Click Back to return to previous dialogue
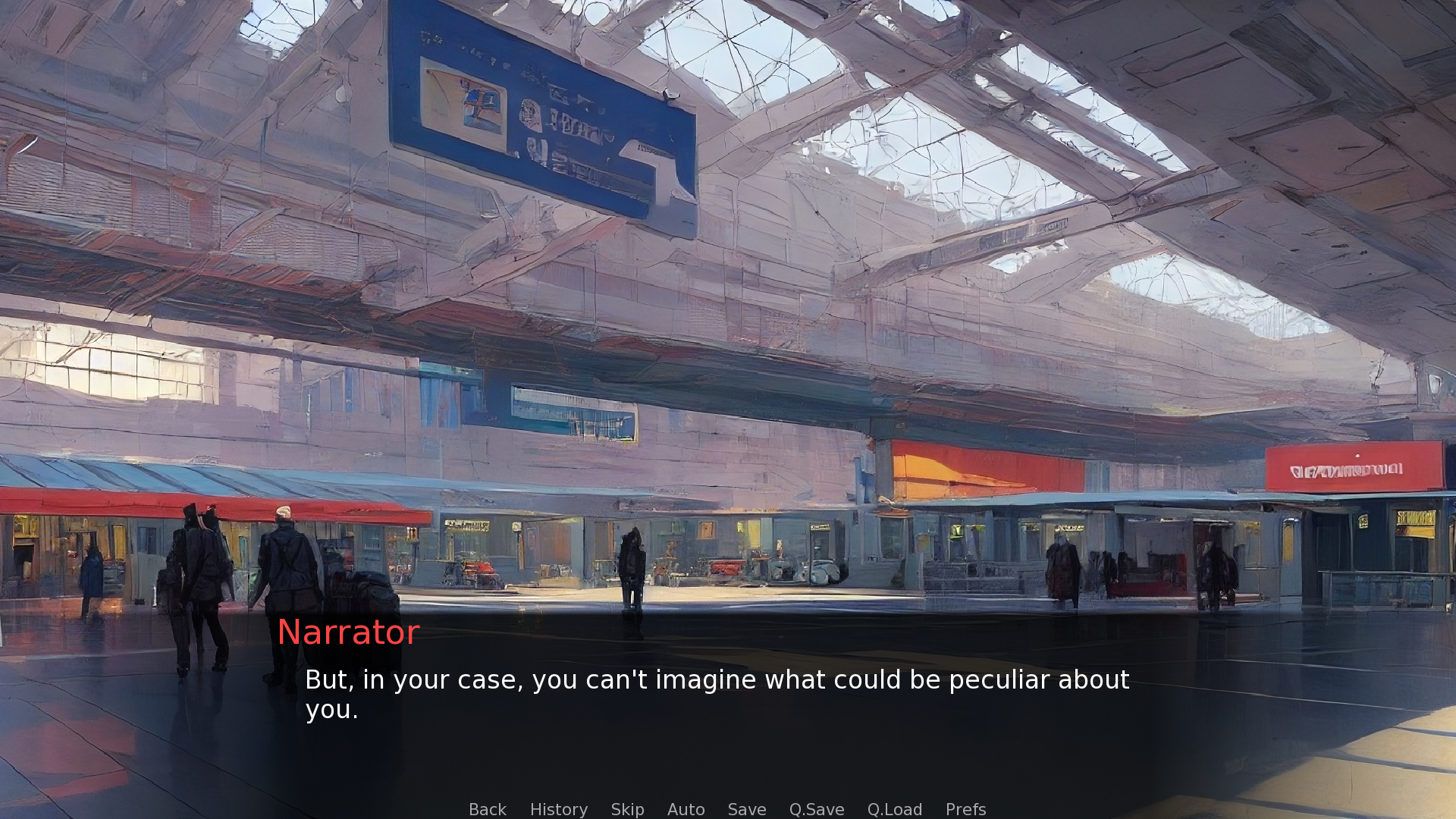Viewport: 1456px width, 819px height. [488, 809]
